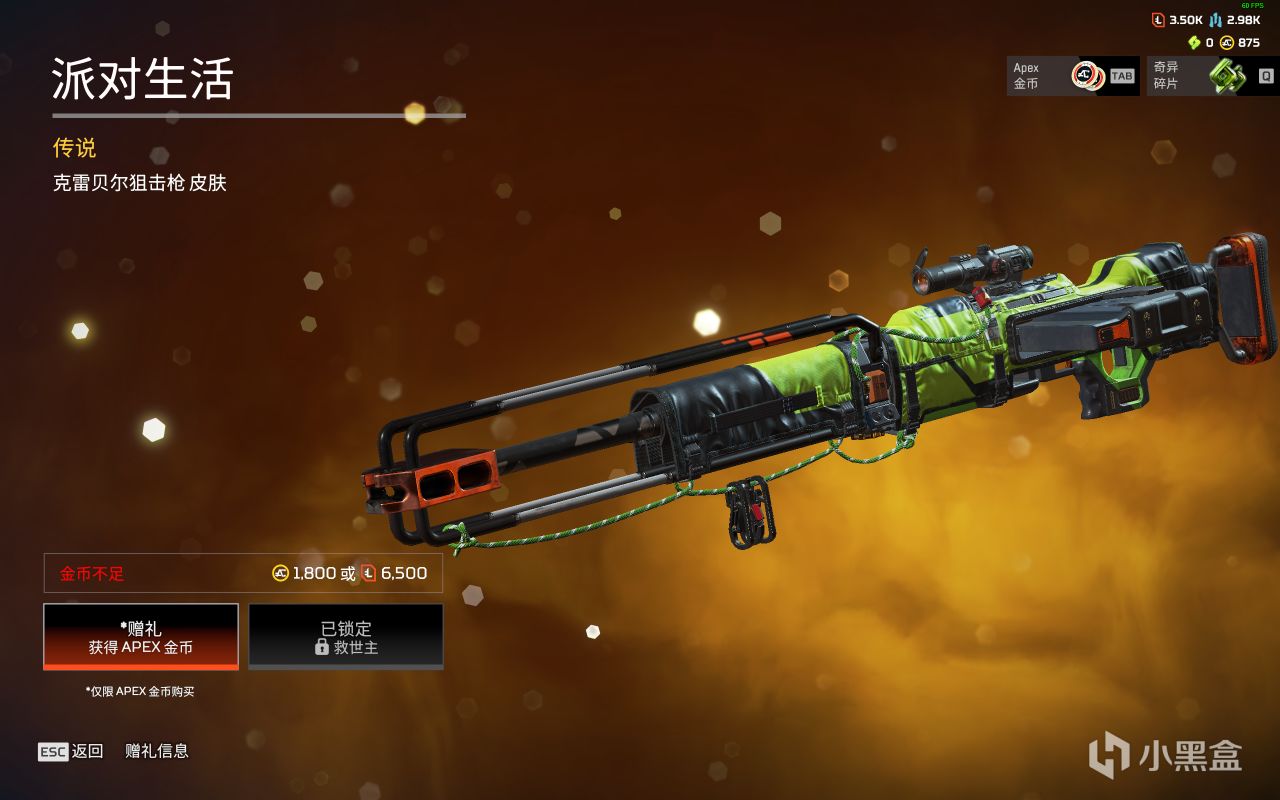Viewport: 1280px width, 800px height.
Task: Click the 赠礼 gift button
Action: click(x=141, y=637)
